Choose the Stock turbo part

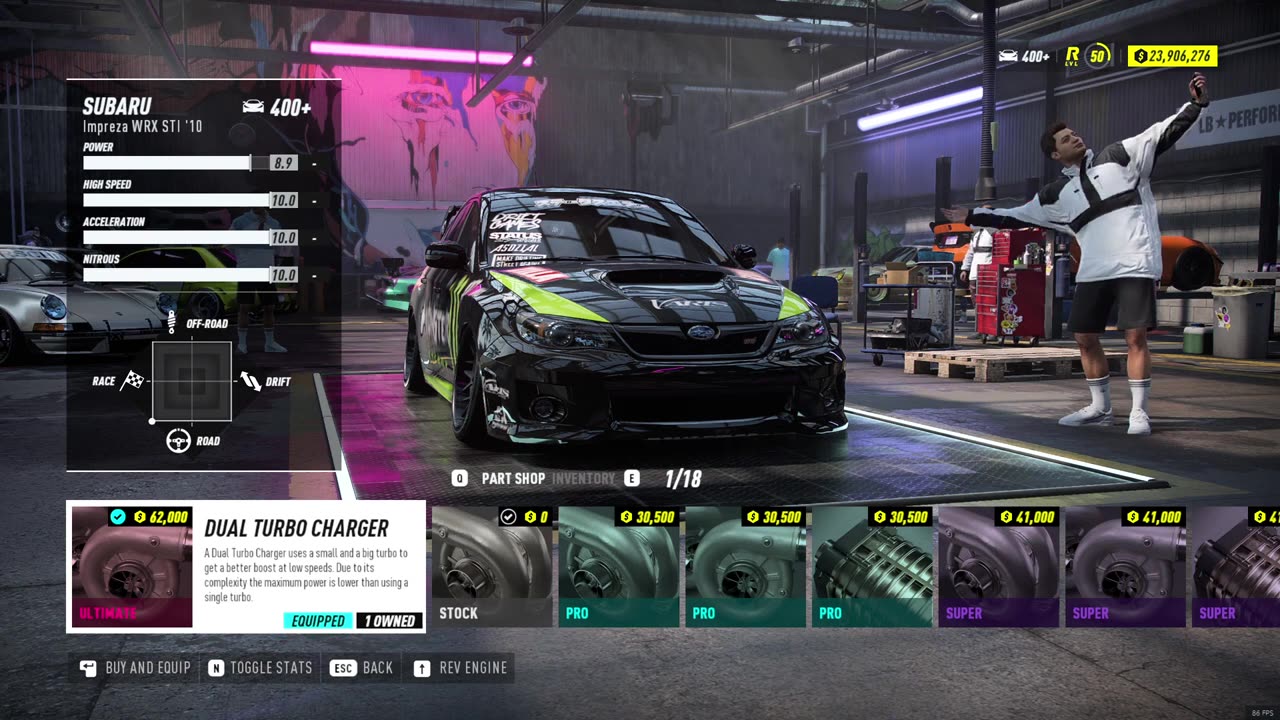pyautogui.click(x=492, y=566)
